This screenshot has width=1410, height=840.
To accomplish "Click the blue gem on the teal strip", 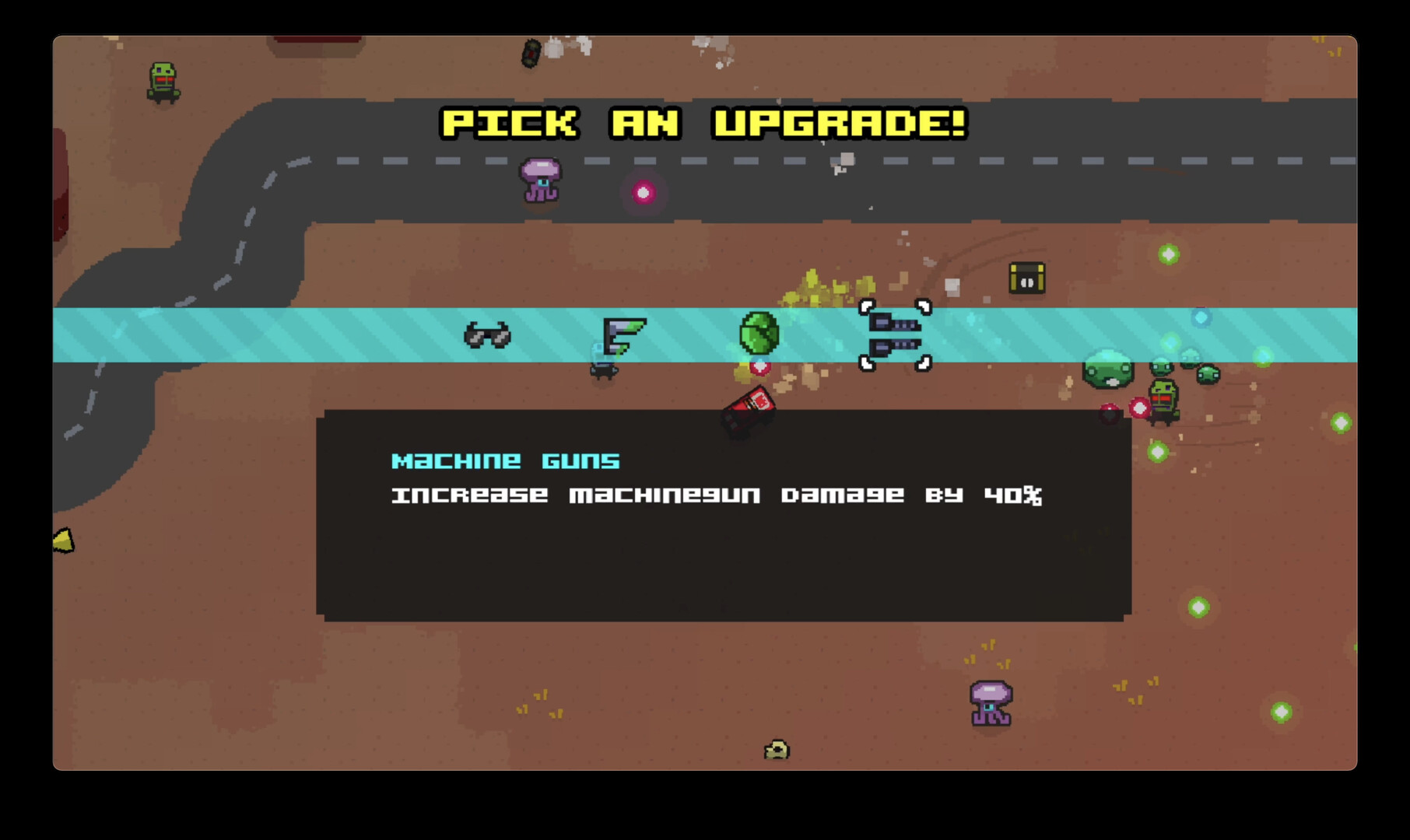I will click(x=1201, y=317).
